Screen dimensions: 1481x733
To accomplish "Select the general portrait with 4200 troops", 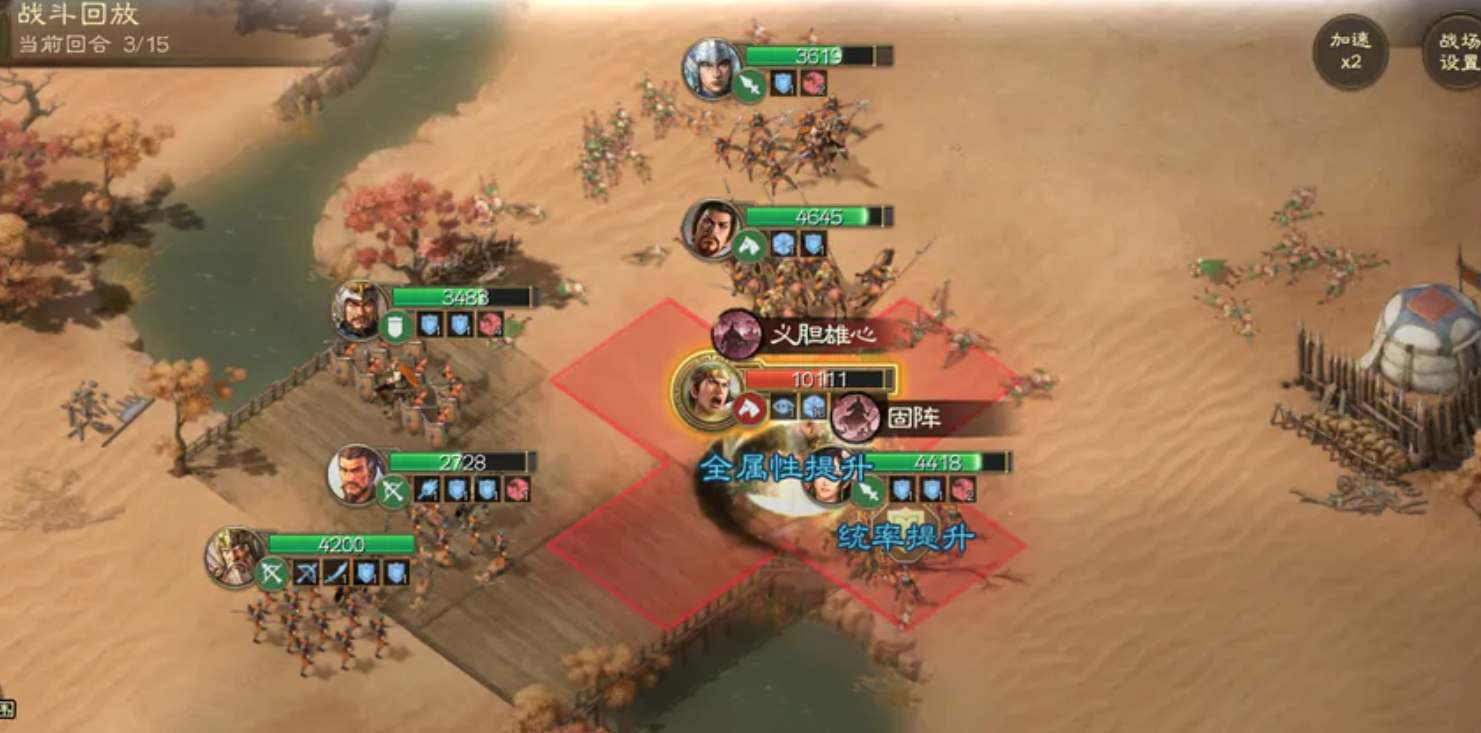I will pos(235,555).
